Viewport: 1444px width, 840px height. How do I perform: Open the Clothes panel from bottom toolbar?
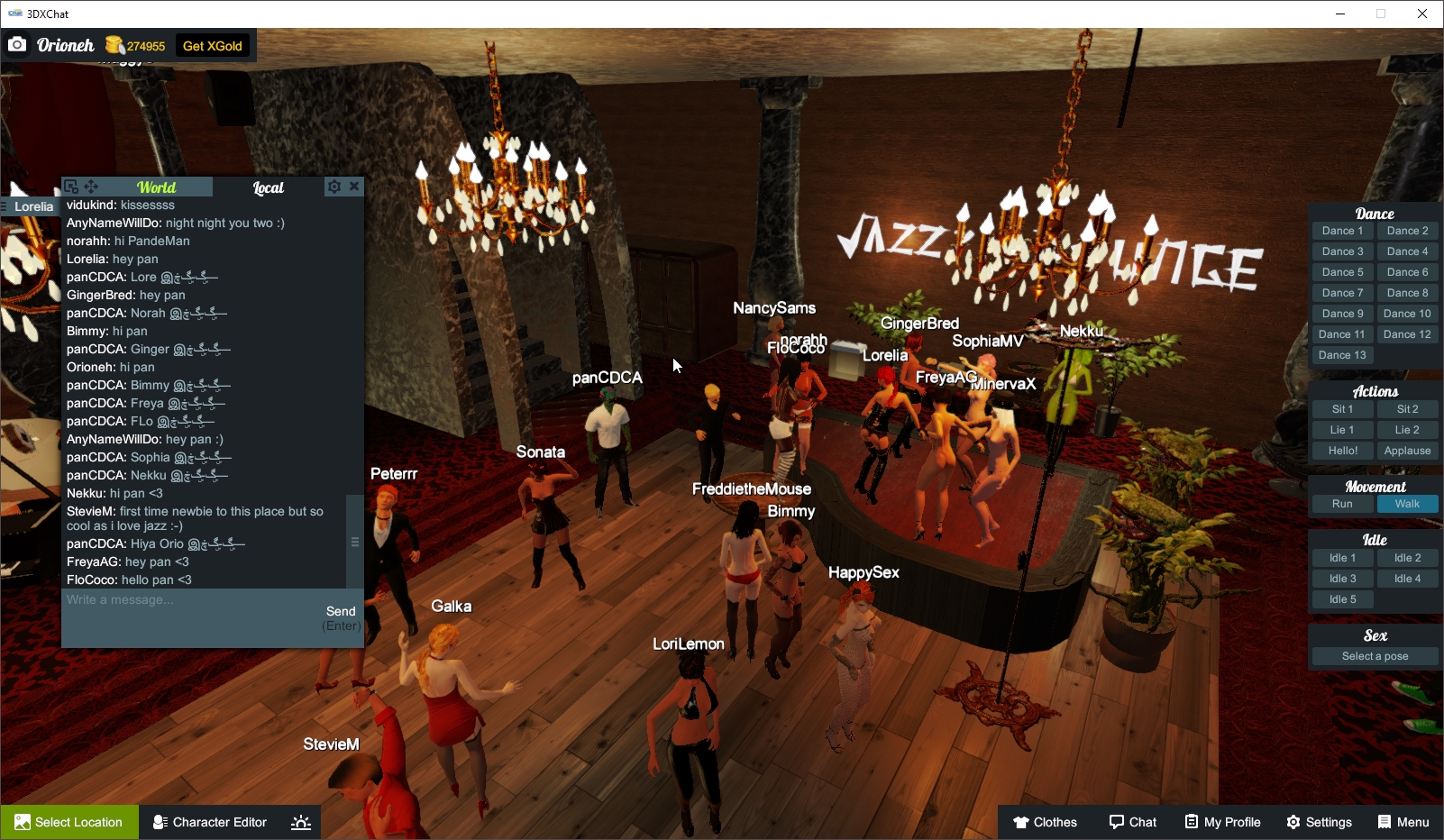click(1046, 822)
